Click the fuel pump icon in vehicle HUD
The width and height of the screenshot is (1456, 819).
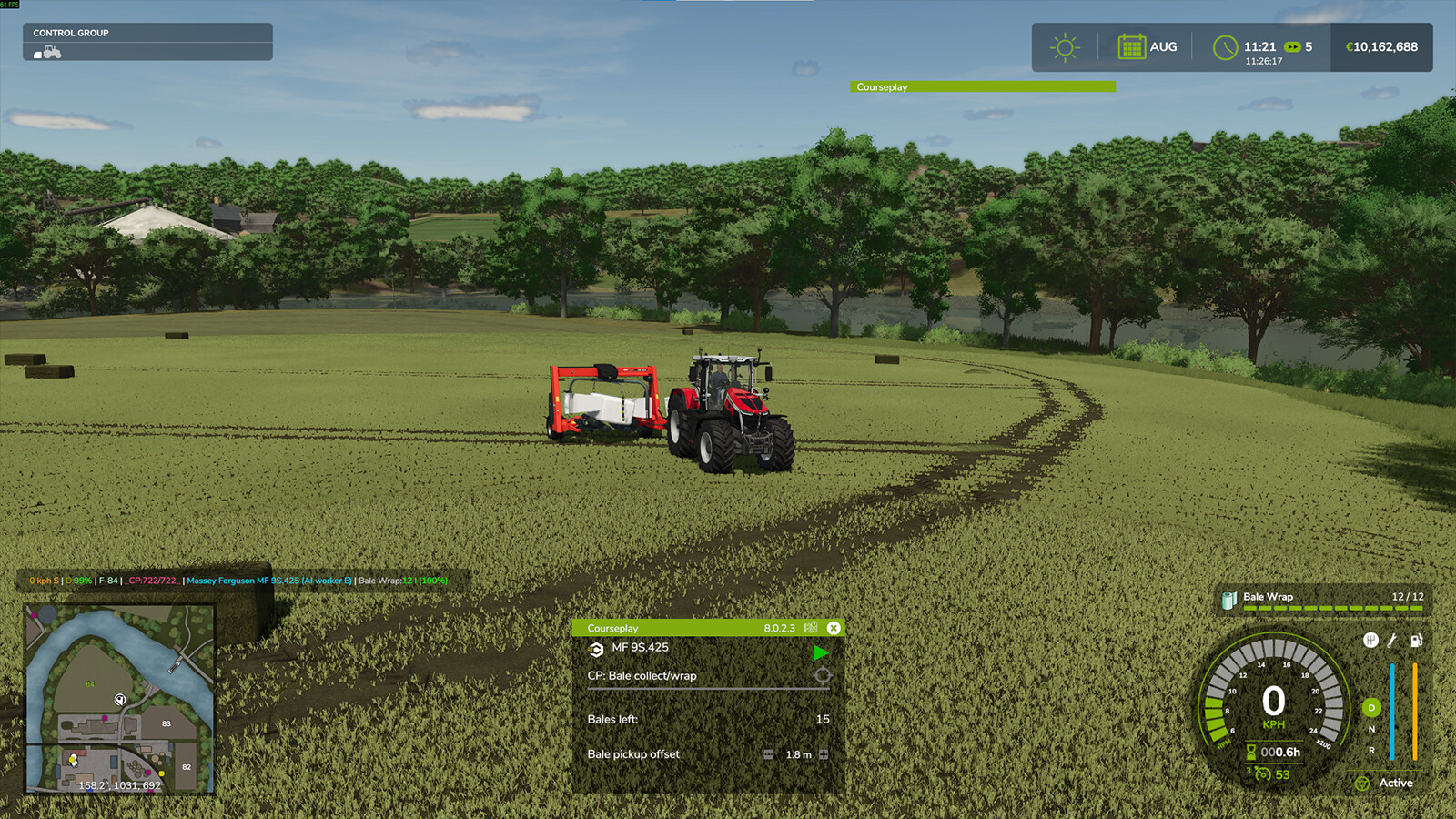[x=1416, y=641]
